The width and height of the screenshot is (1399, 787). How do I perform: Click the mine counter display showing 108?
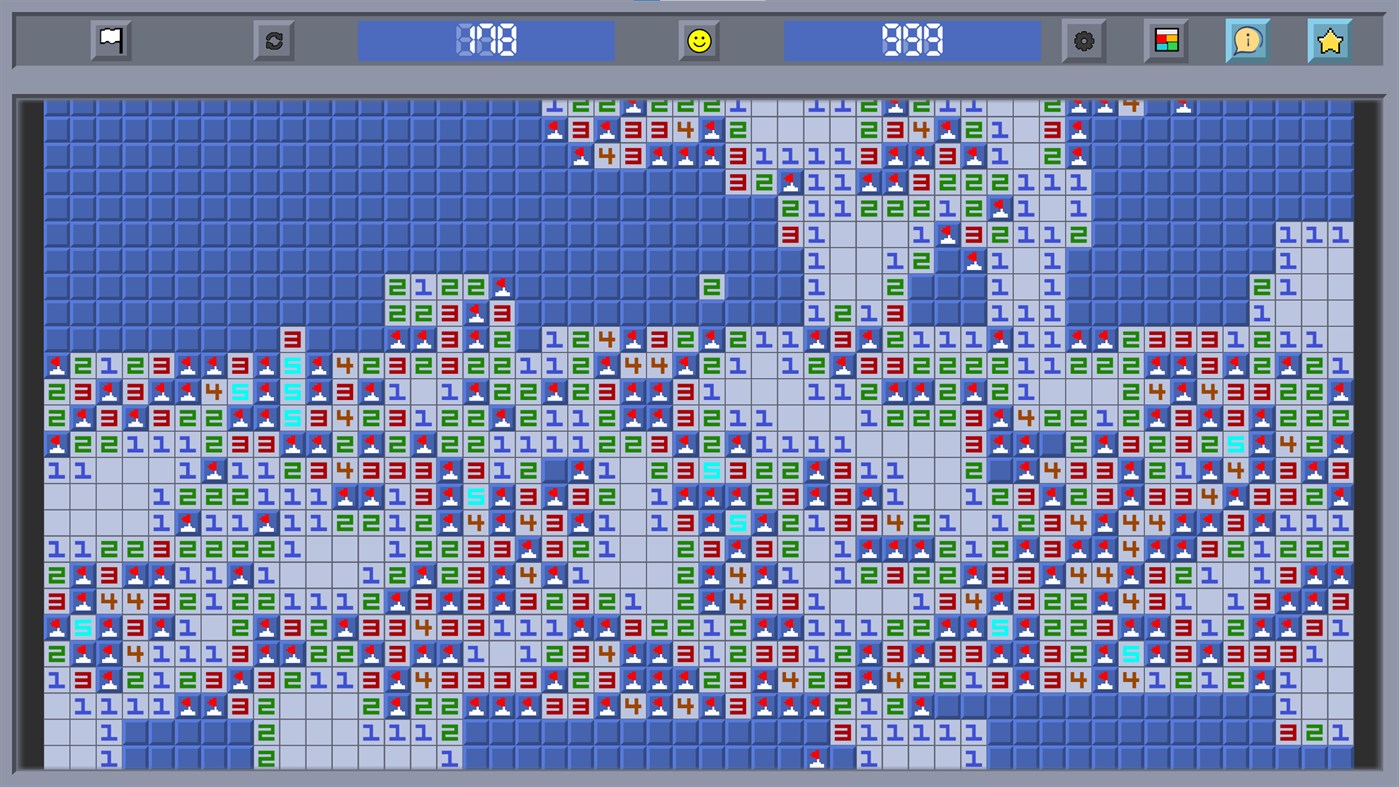click(487, 41)
